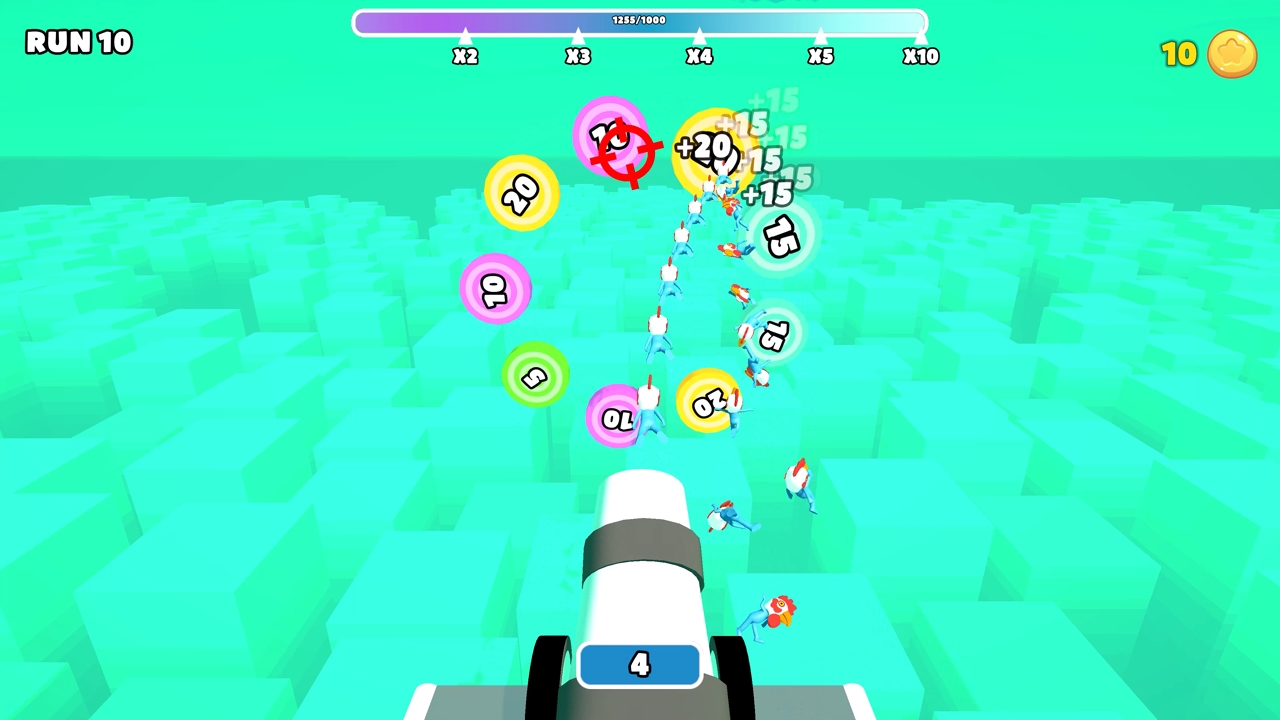The image size is (1280, 720).
Task: Click the green 5 ball
Action: point(536,377)
